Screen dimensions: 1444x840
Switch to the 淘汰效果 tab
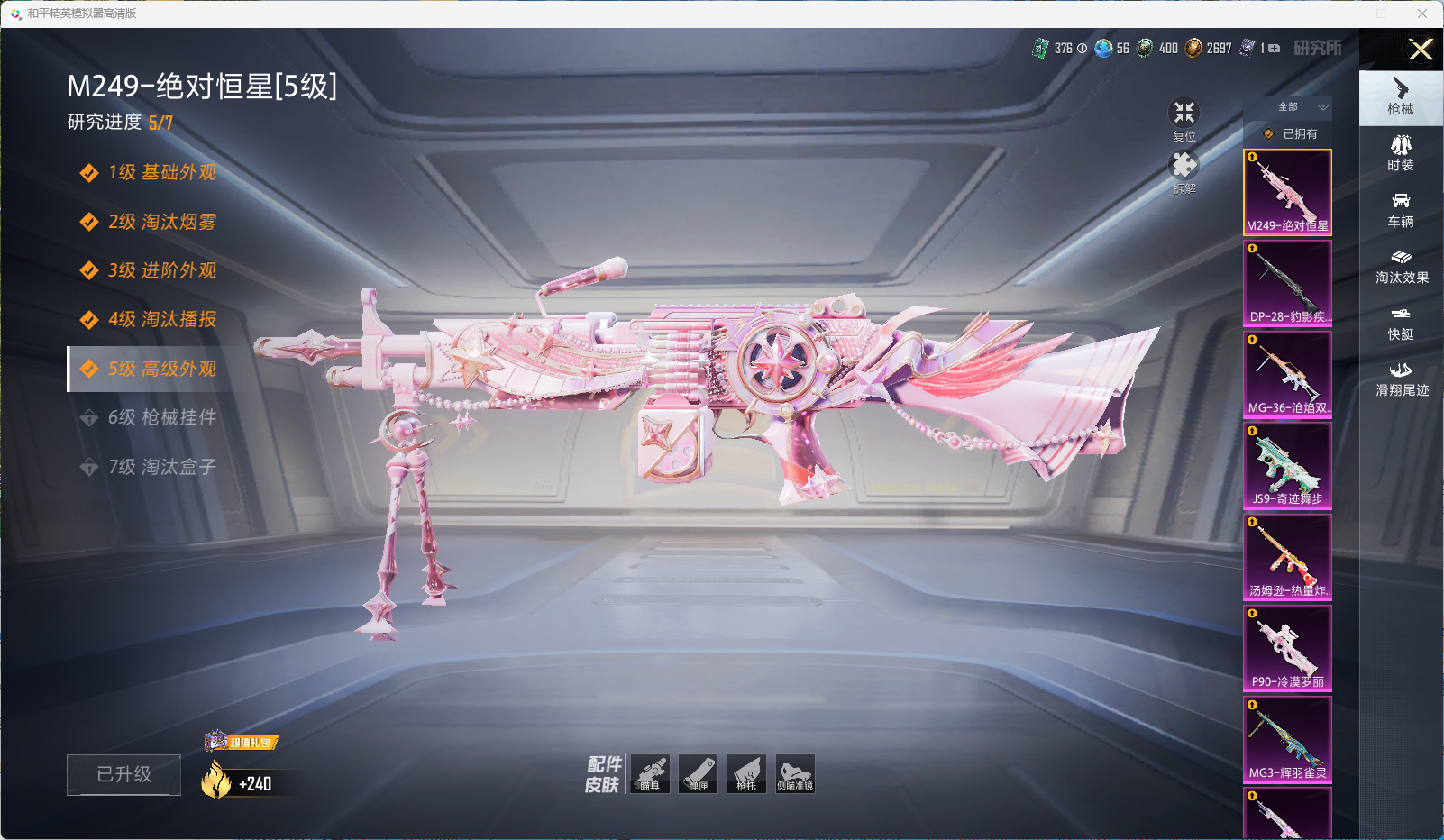[x=1401, y=267]
